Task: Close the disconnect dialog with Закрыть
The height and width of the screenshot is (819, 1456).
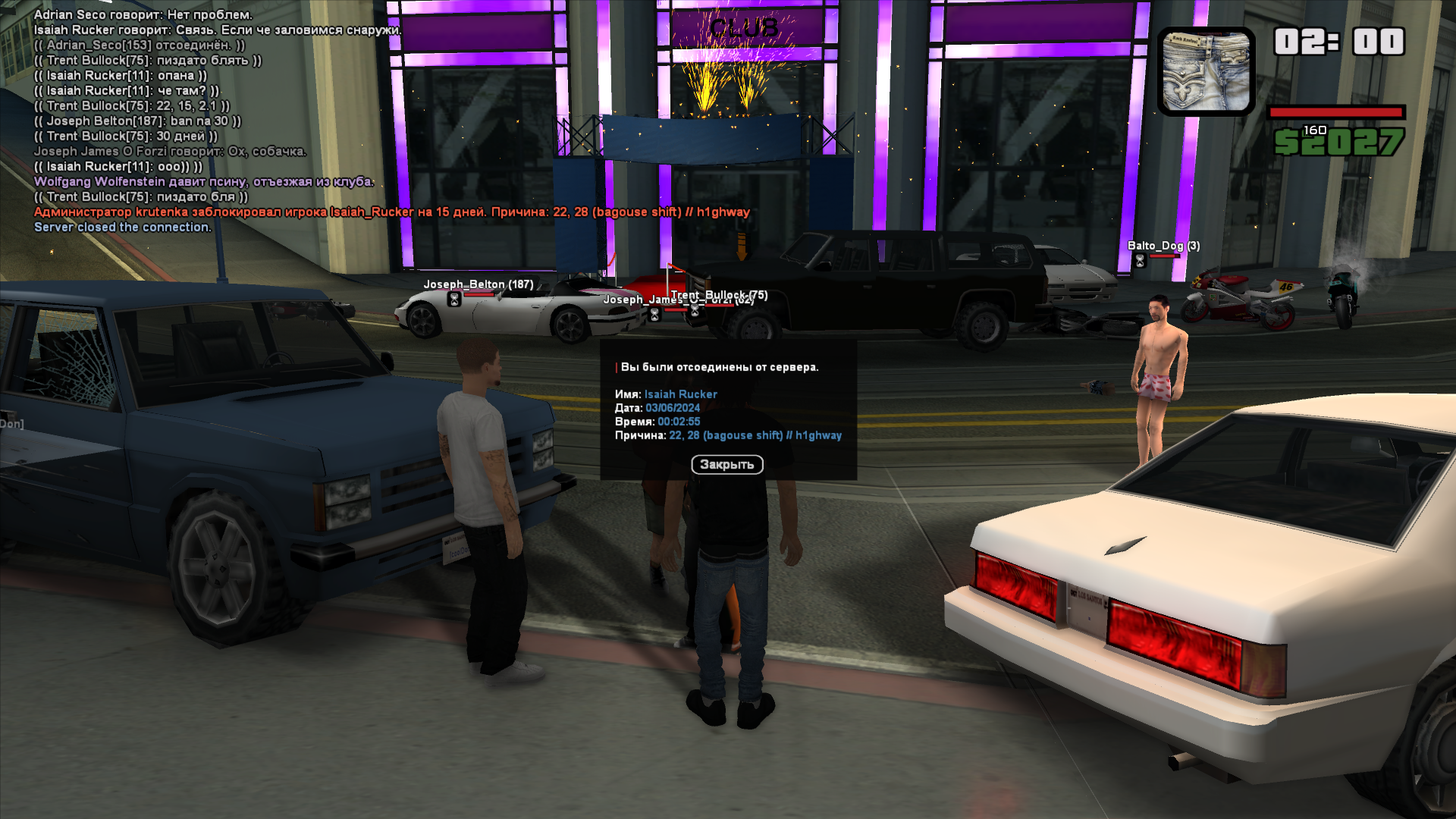Action: [x=726, y=464]
